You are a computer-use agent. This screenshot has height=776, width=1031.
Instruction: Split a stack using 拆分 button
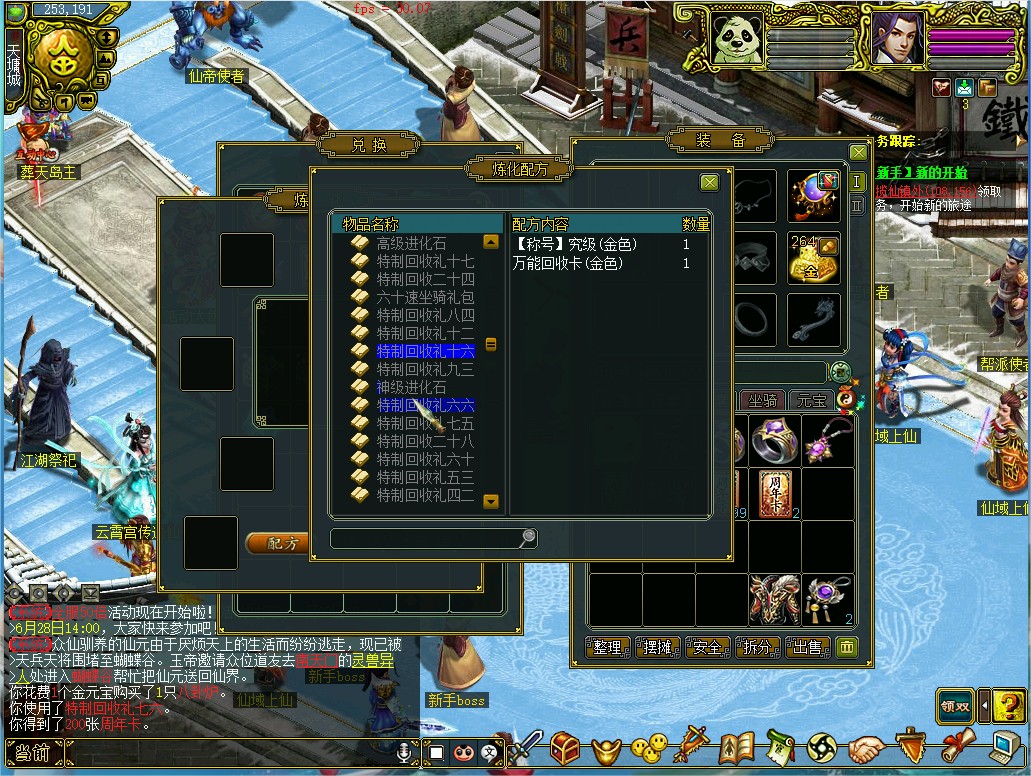757,647
